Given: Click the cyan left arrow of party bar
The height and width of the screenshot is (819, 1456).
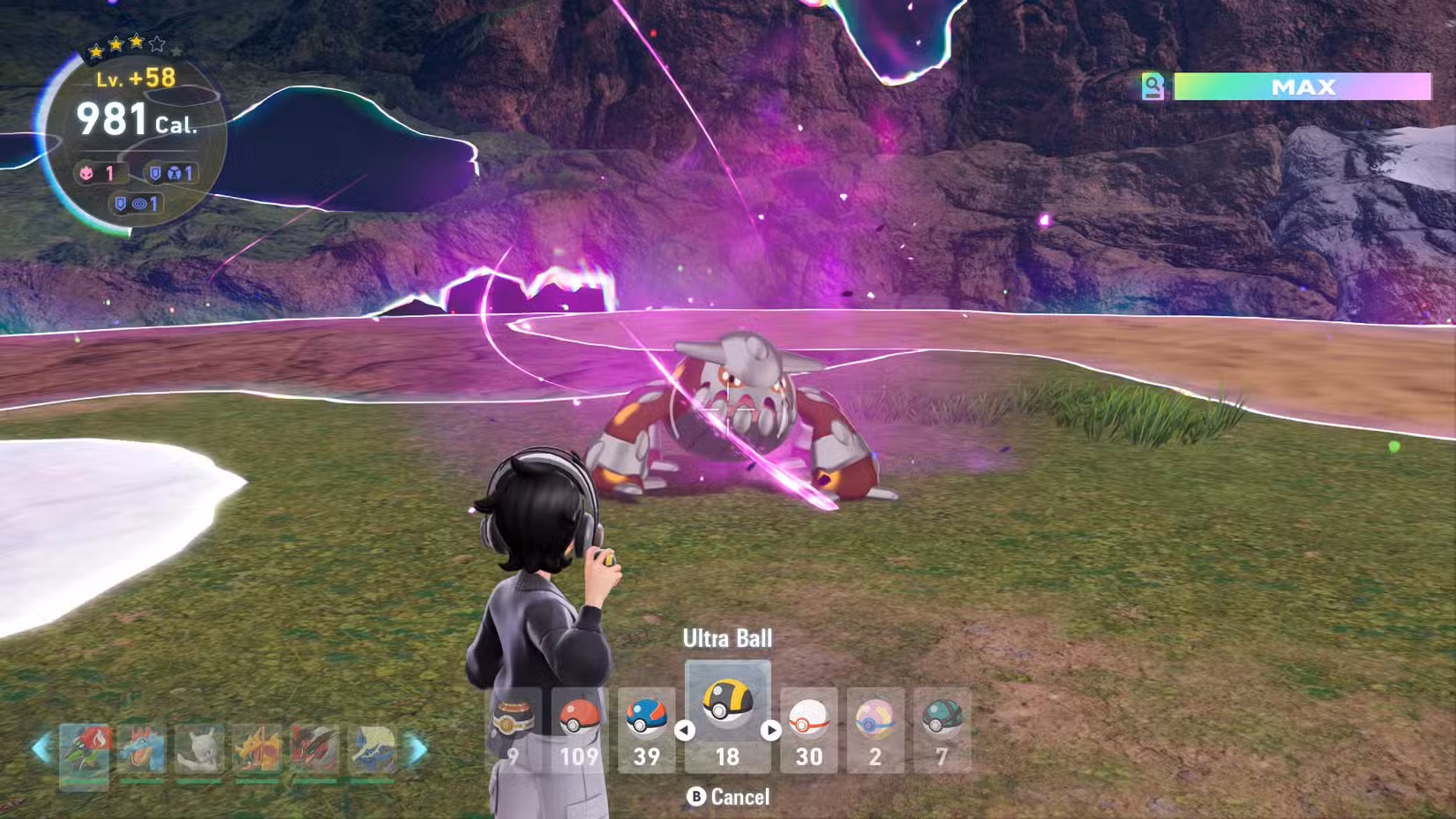Looking at the screenshot, I should 41,749.
